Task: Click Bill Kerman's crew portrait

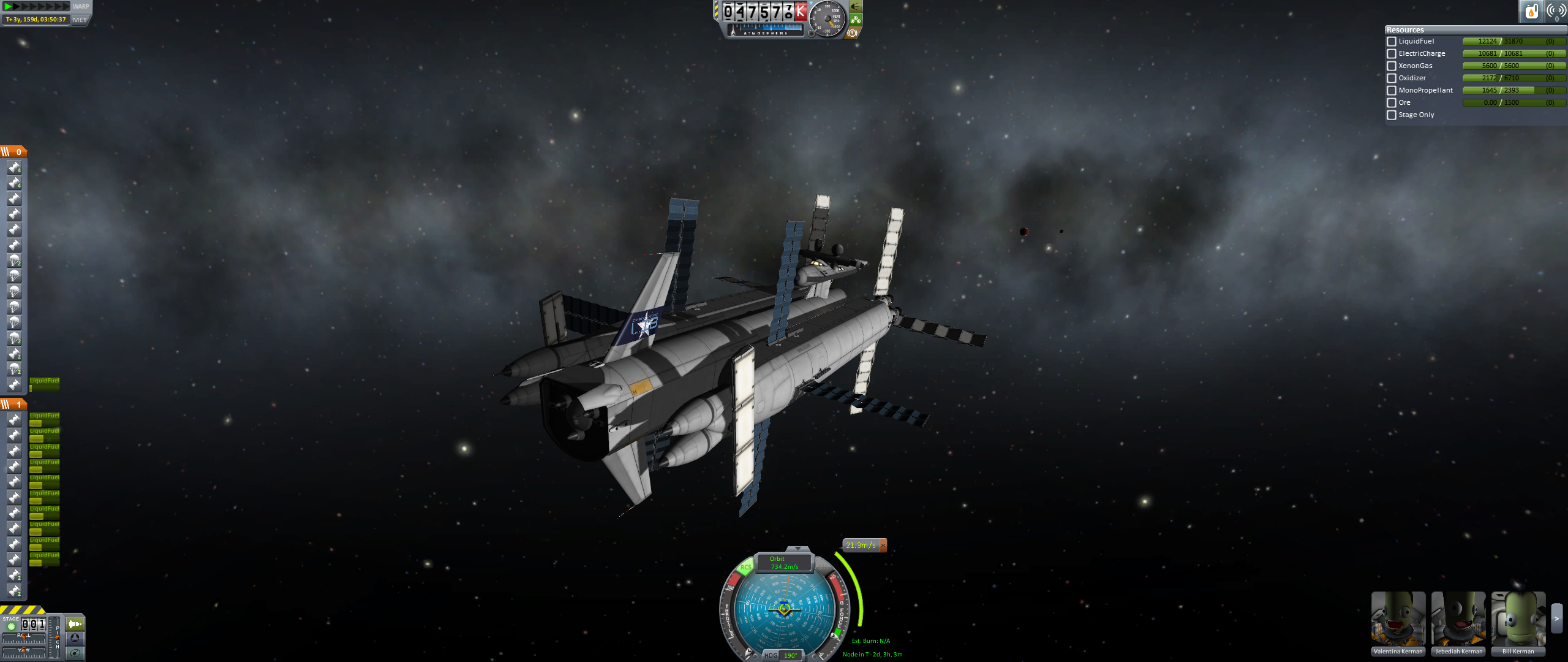Action: (1518, 619)
